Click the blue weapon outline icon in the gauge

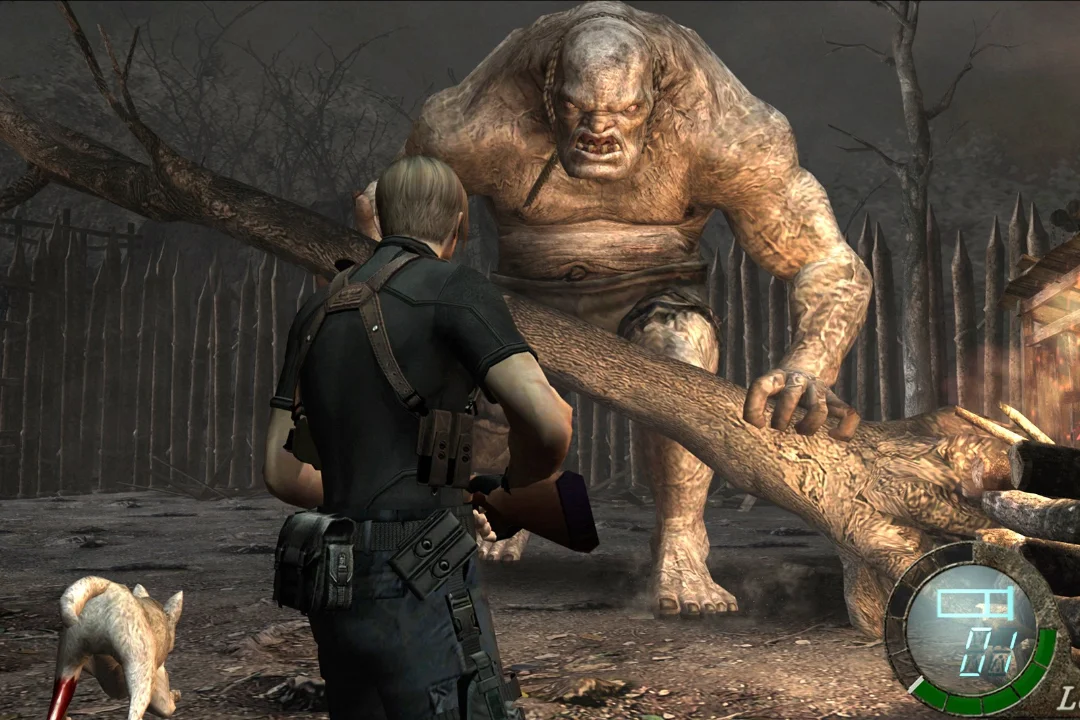(x=974, y=602)
